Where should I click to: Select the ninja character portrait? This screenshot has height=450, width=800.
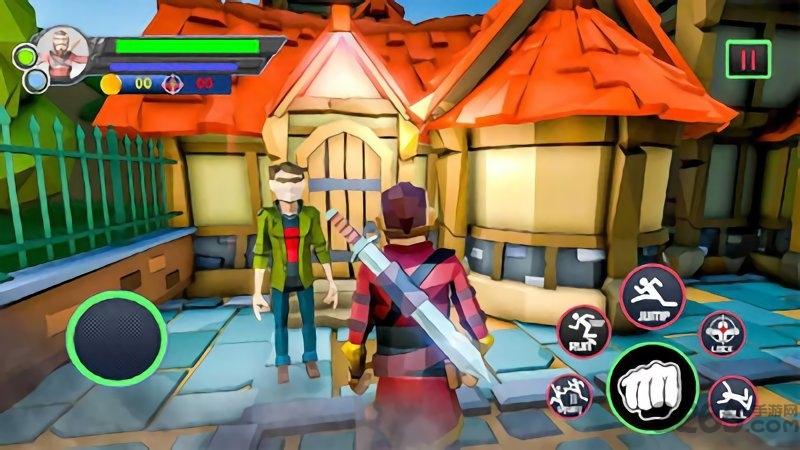pos(63,52)
